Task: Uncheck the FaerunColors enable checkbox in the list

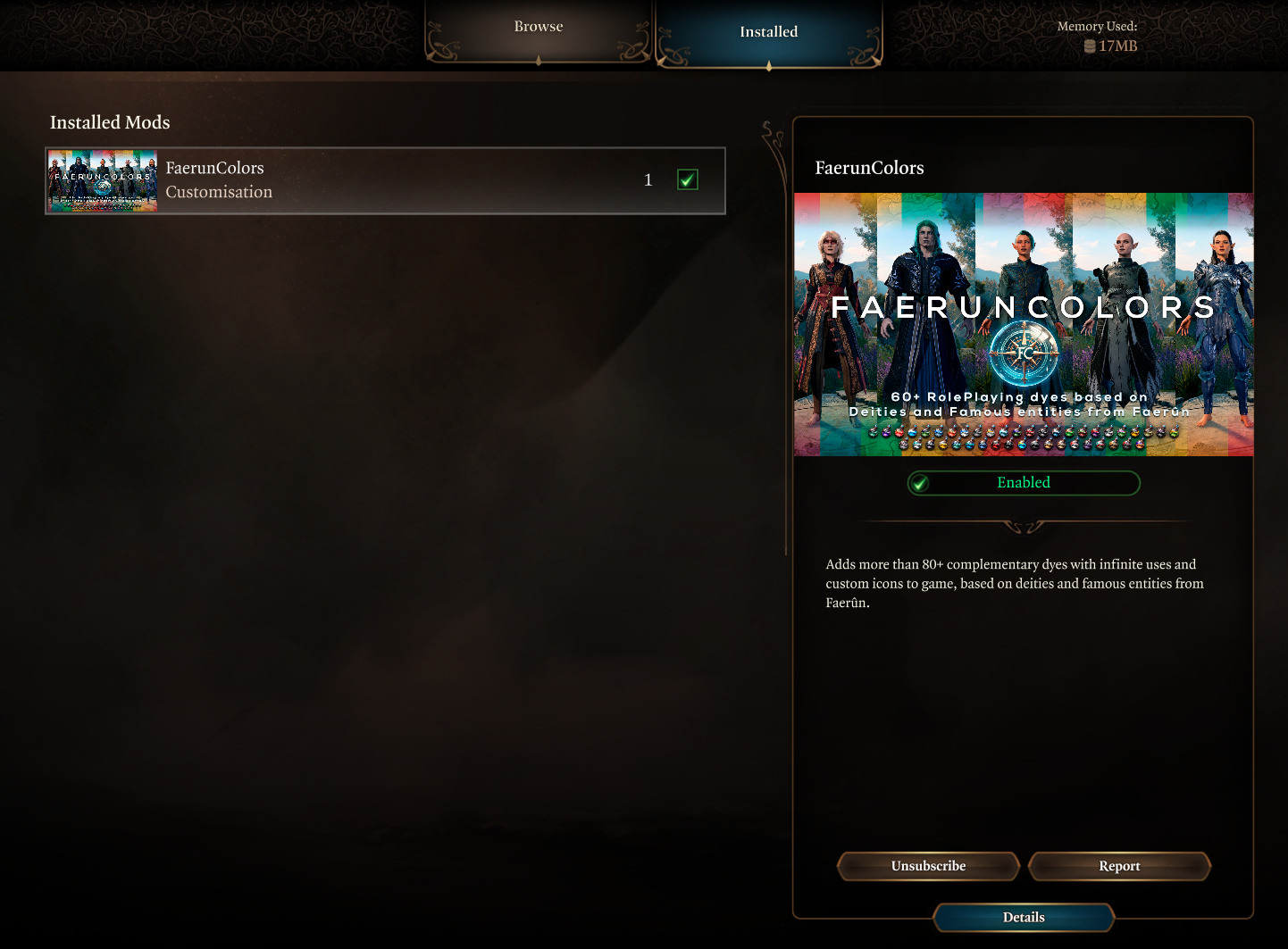Action: 687,179
